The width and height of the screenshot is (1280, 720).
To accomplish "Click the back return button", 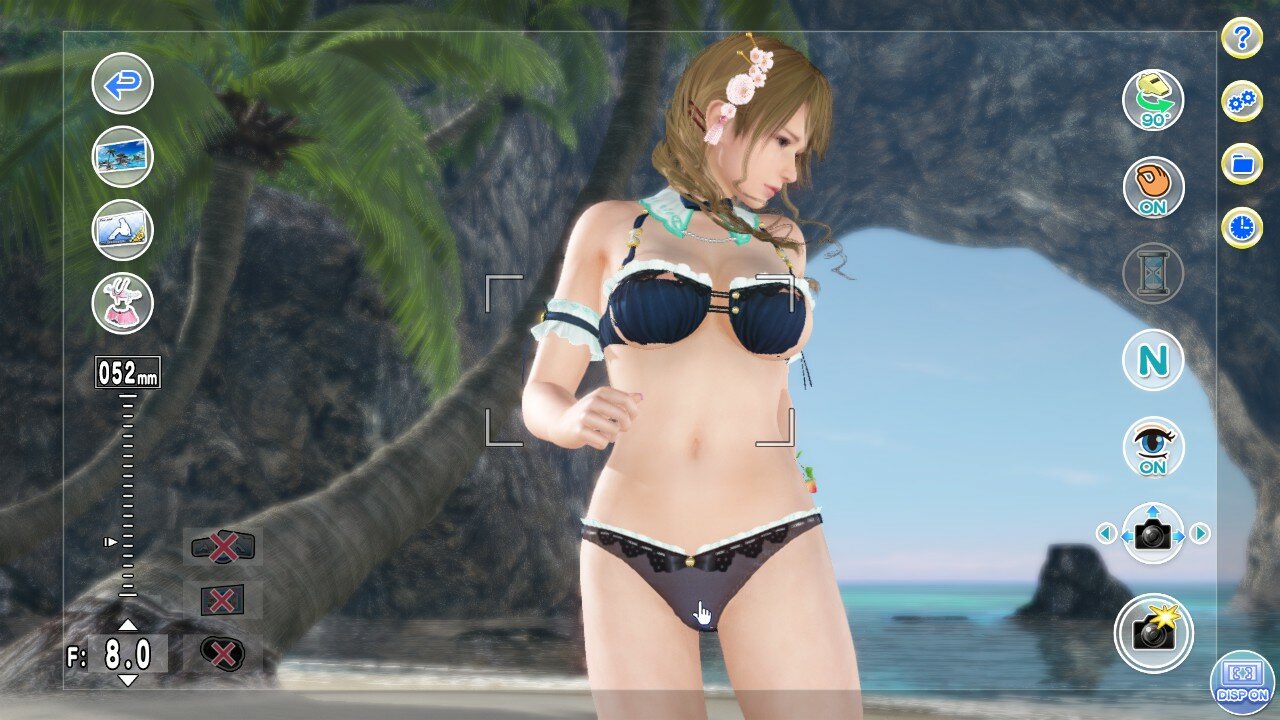I will 122,85.
